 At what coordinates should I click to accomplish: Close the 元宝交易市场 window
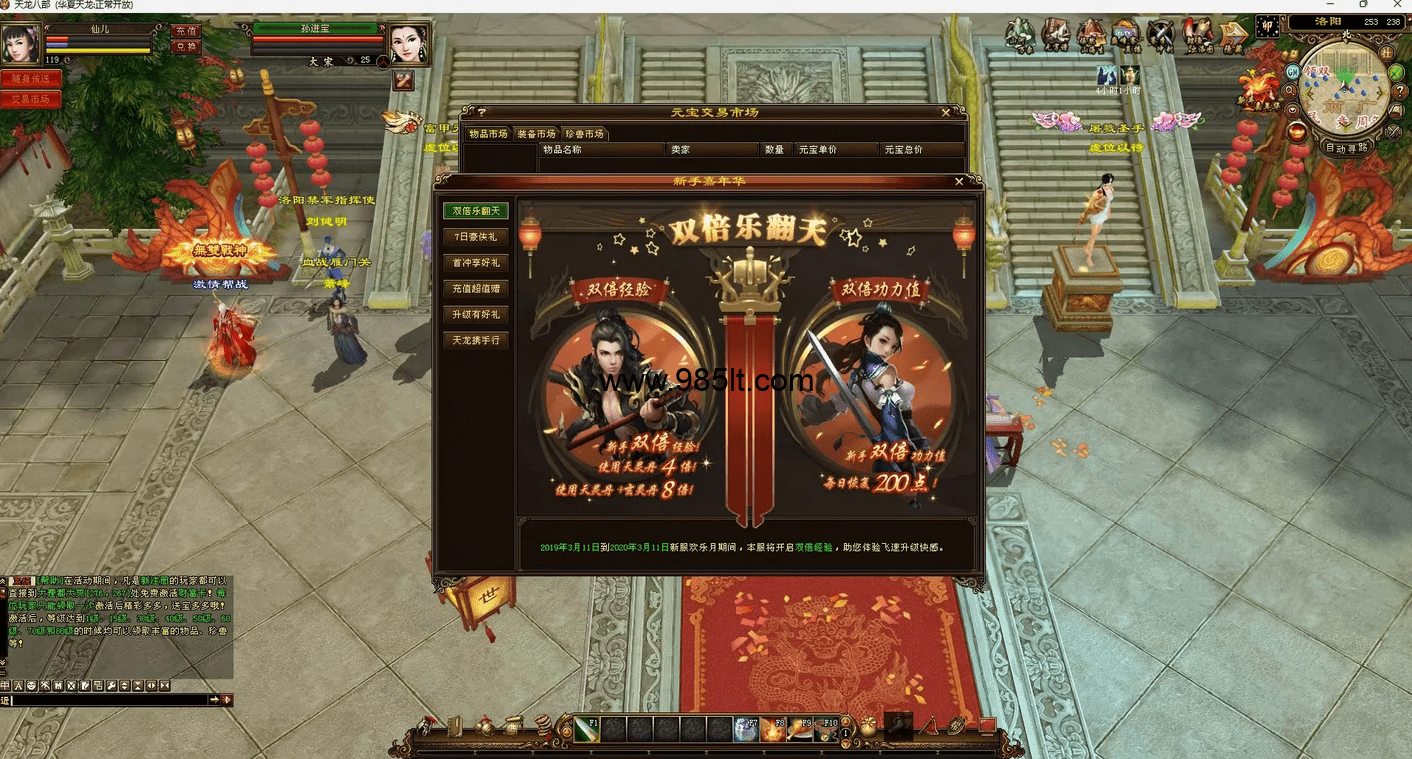[946, 113]
